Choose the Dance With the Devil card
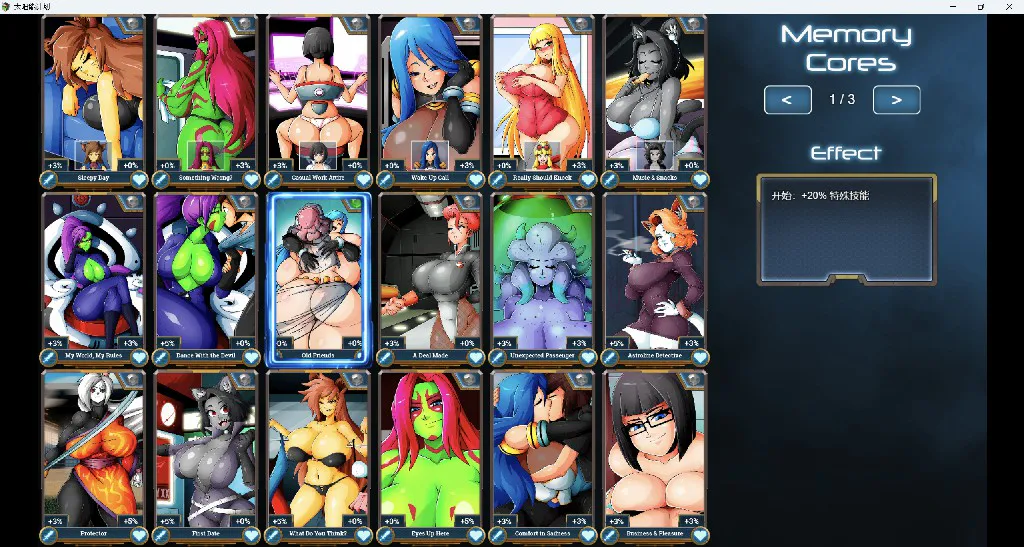Viewport: 1024px width, 547px height. pyautogui.click(x=206, y=275)
